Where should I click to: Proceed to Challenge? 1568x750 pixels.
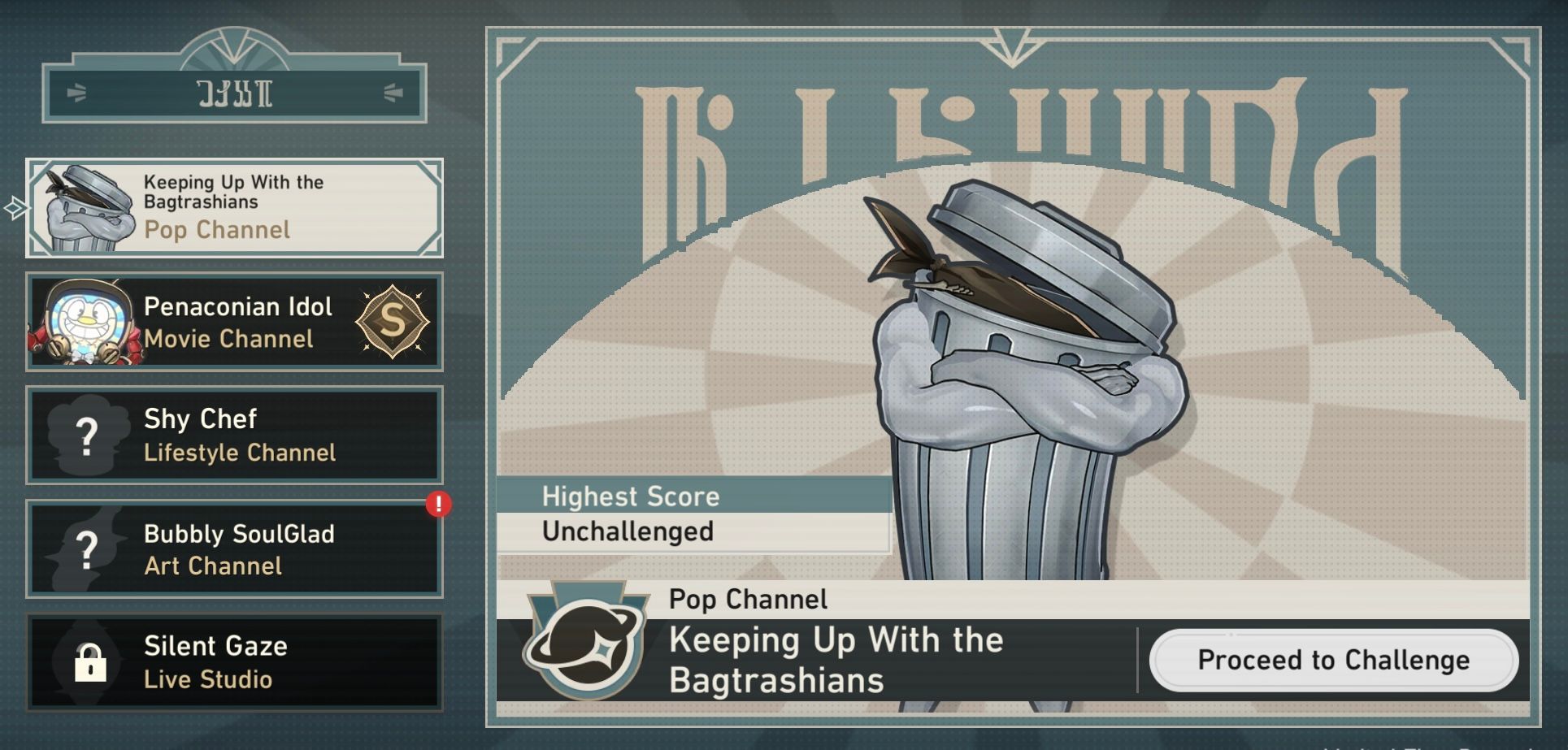[x=1333, y=660]
